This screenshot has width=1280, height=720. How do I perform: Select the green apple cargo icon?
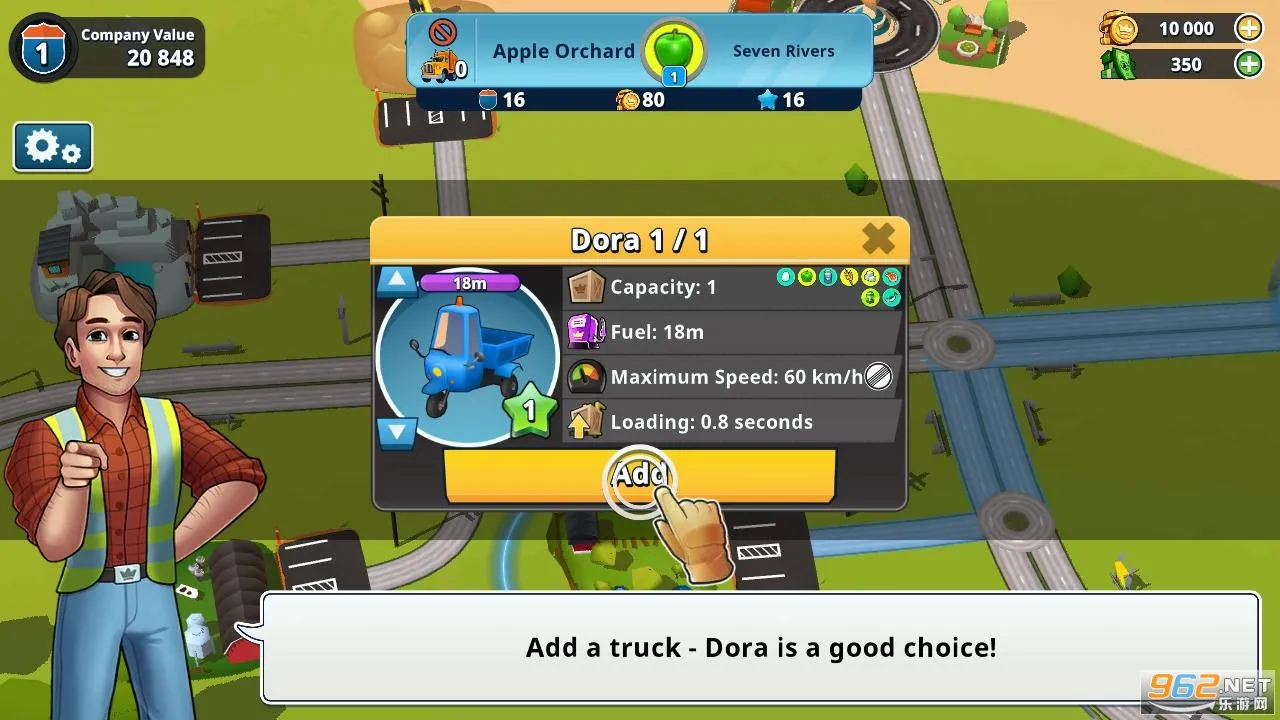[807, 277]
